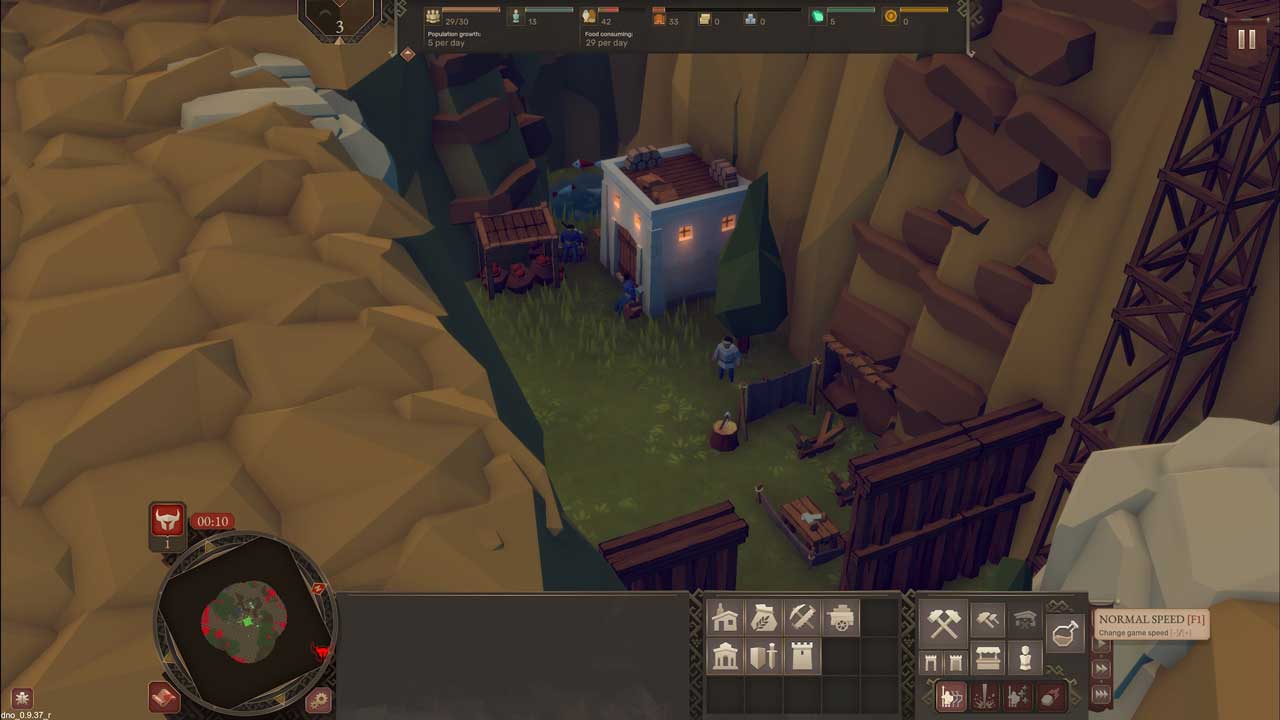
Task: Open the pickaxe and hammer production category
Action: [x=802, y=619]
